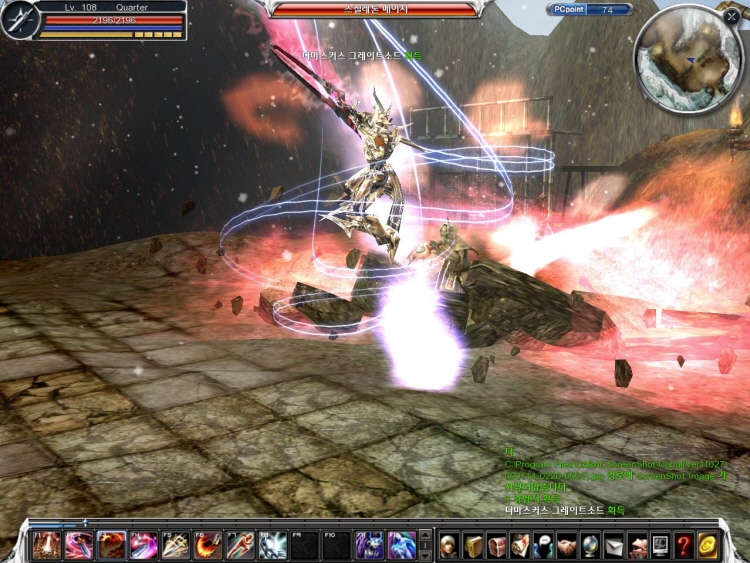This screenshot has height=563, width=750.
Task: Close the circular minimap
Action: [732, 17]
